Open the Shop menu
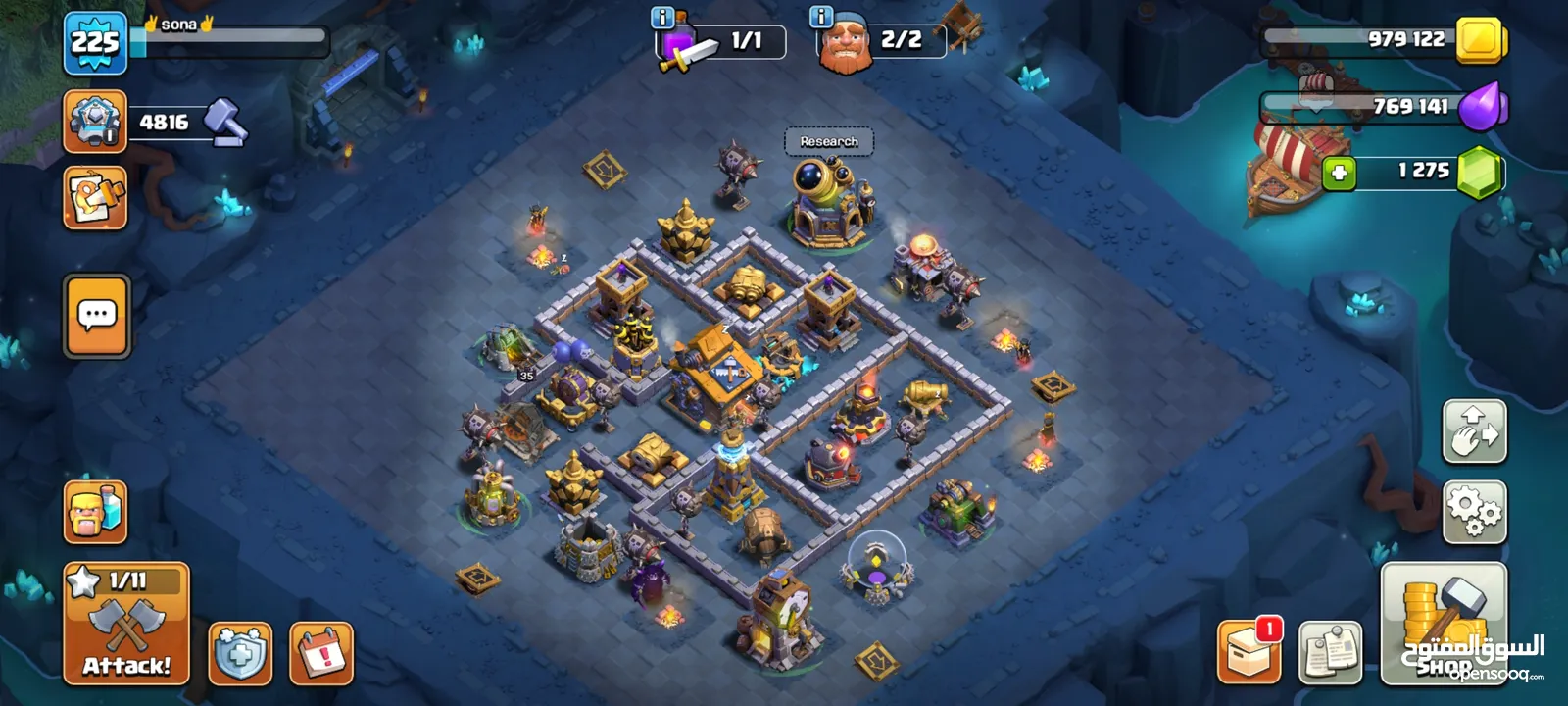1568x706 pixels. [1444, 624]
